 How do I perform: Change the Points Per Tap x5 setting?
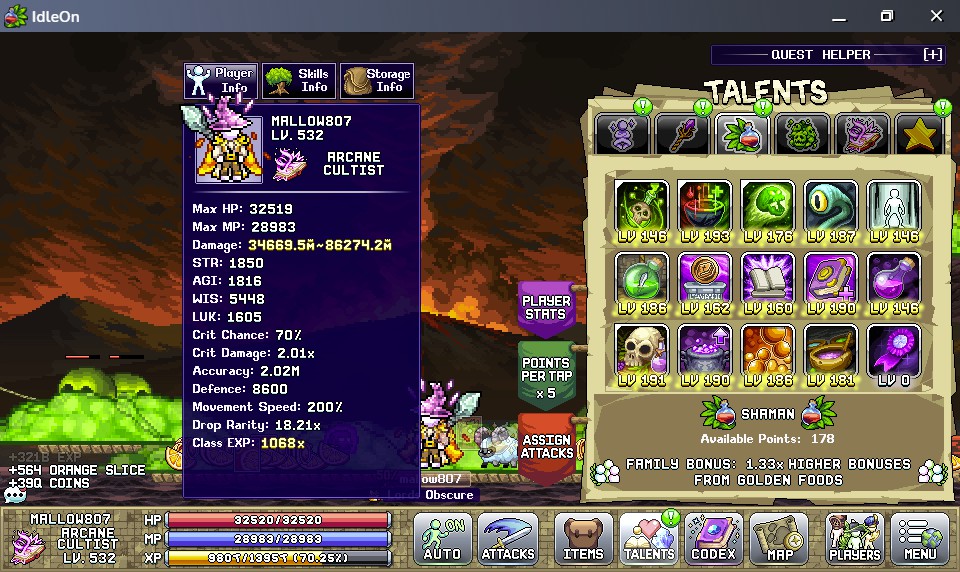pos(546,377)
